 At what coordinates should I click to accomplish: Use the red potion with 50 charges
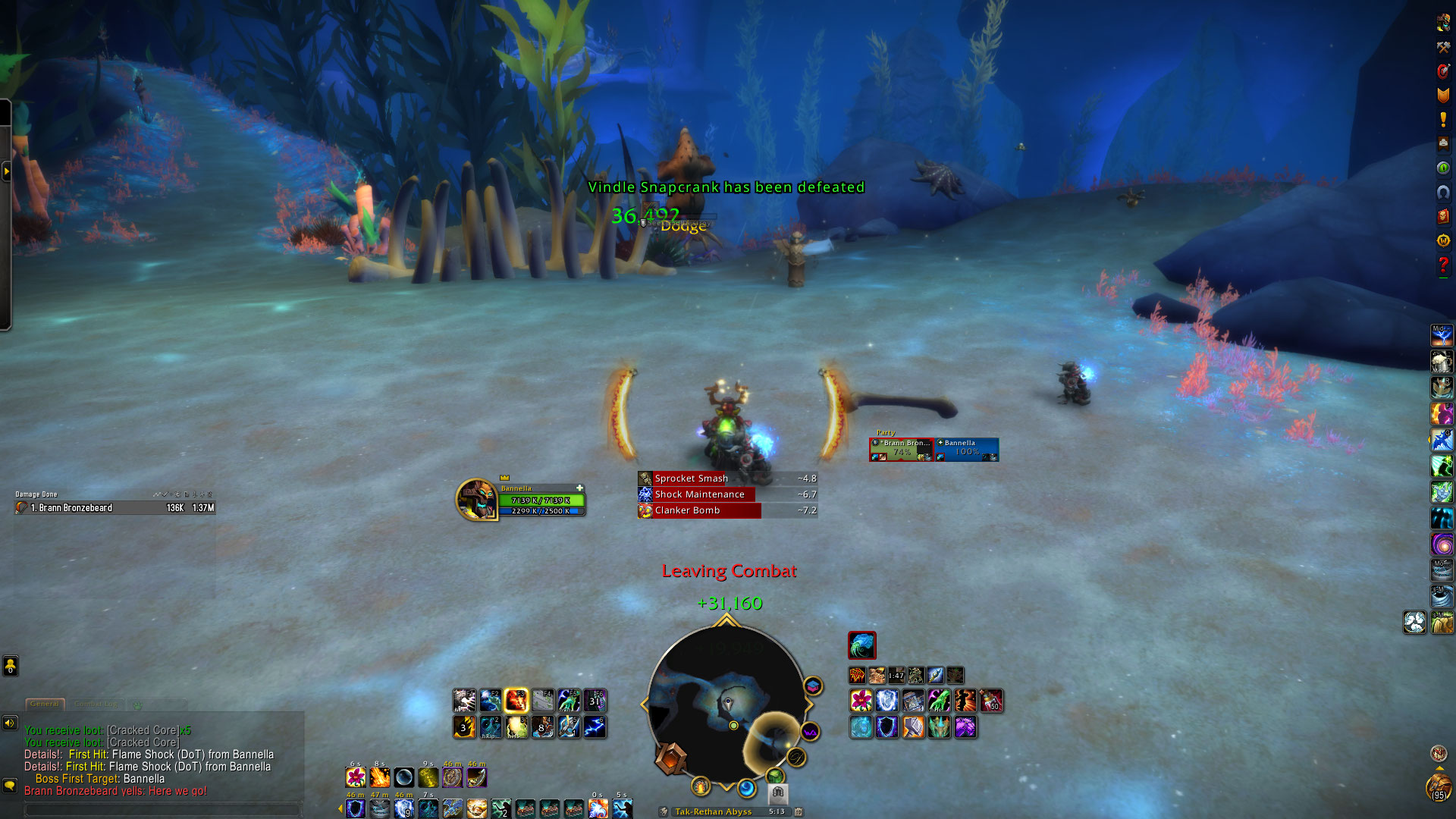[x=991, y=700]
